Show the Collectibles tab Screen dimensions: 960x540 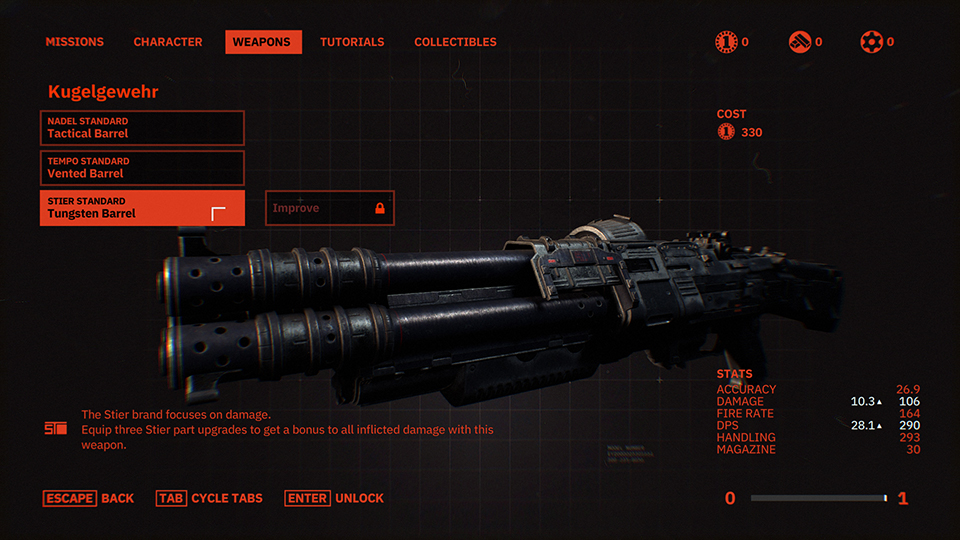tap(455, 42)
